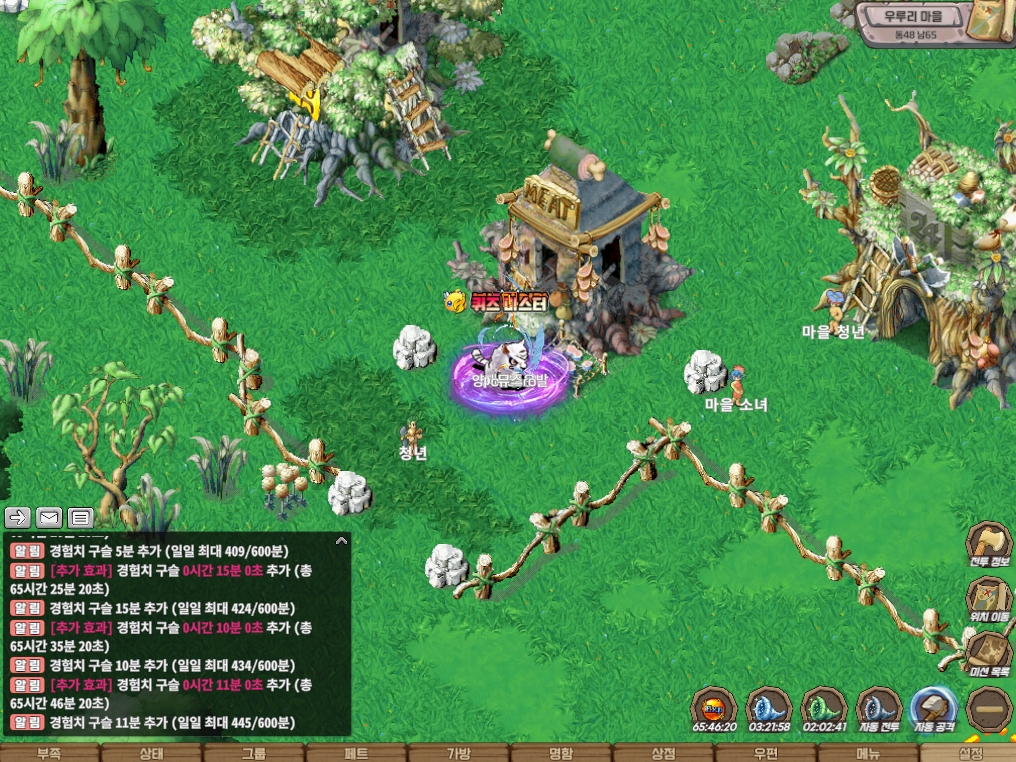This screenshot has height=762, width=1016.
Task: Open the 부족 (tribe) menu
Action: click(x=49, y=753)
